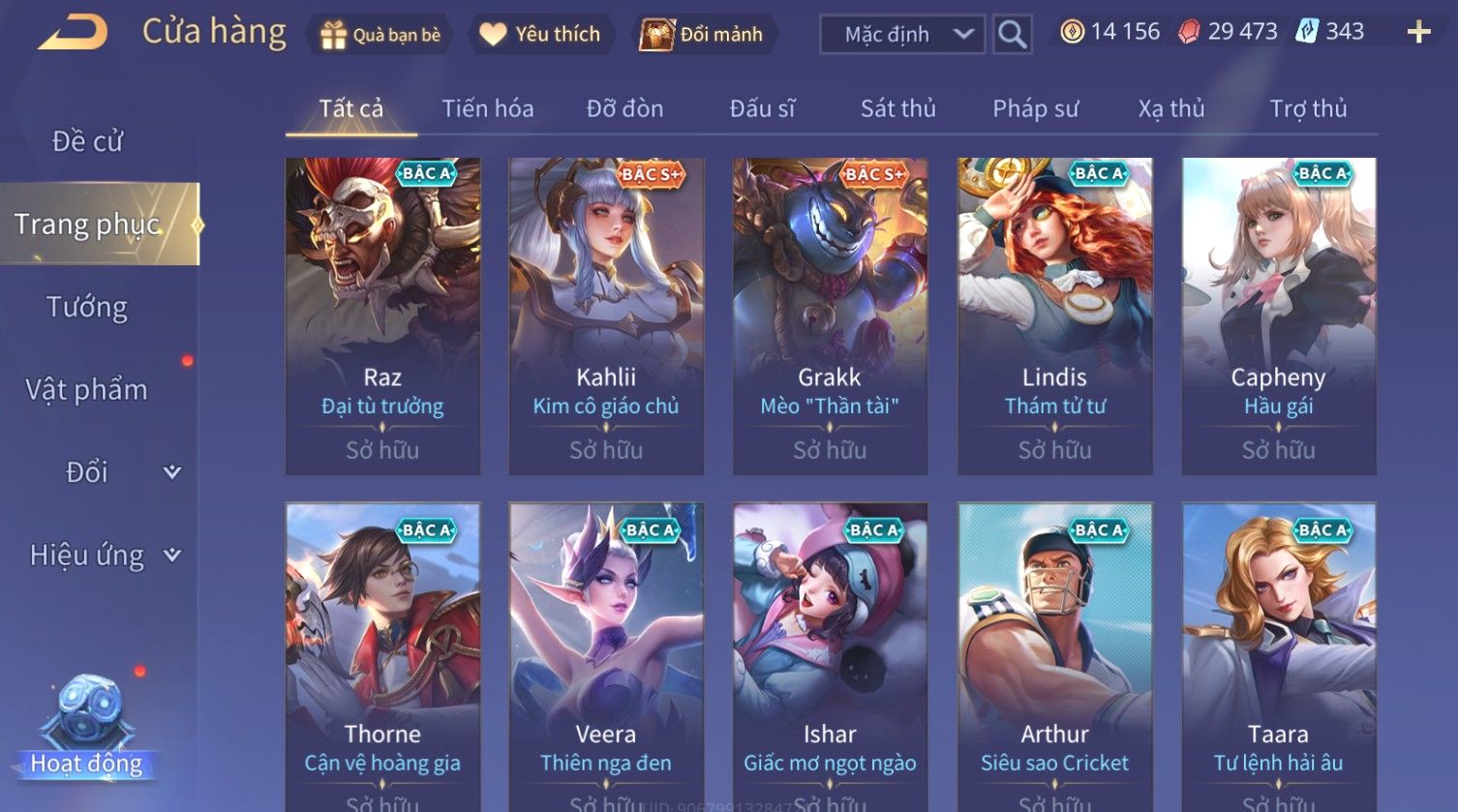
Task: Filter skins by Đỡ đòn
Action: [624, 108]
